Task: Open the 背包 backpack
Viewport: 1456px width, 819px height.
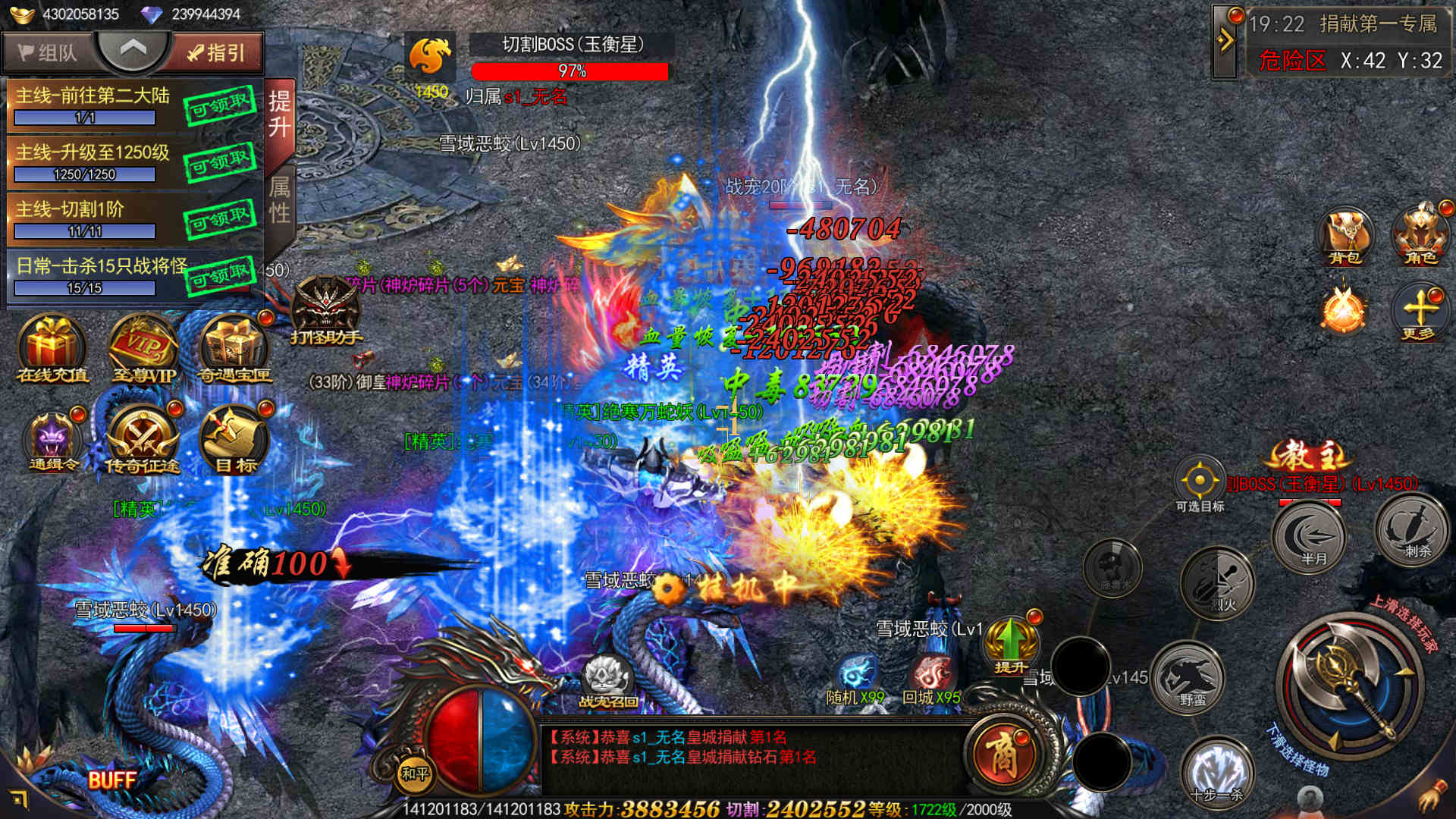Action: pos(1345,237)
